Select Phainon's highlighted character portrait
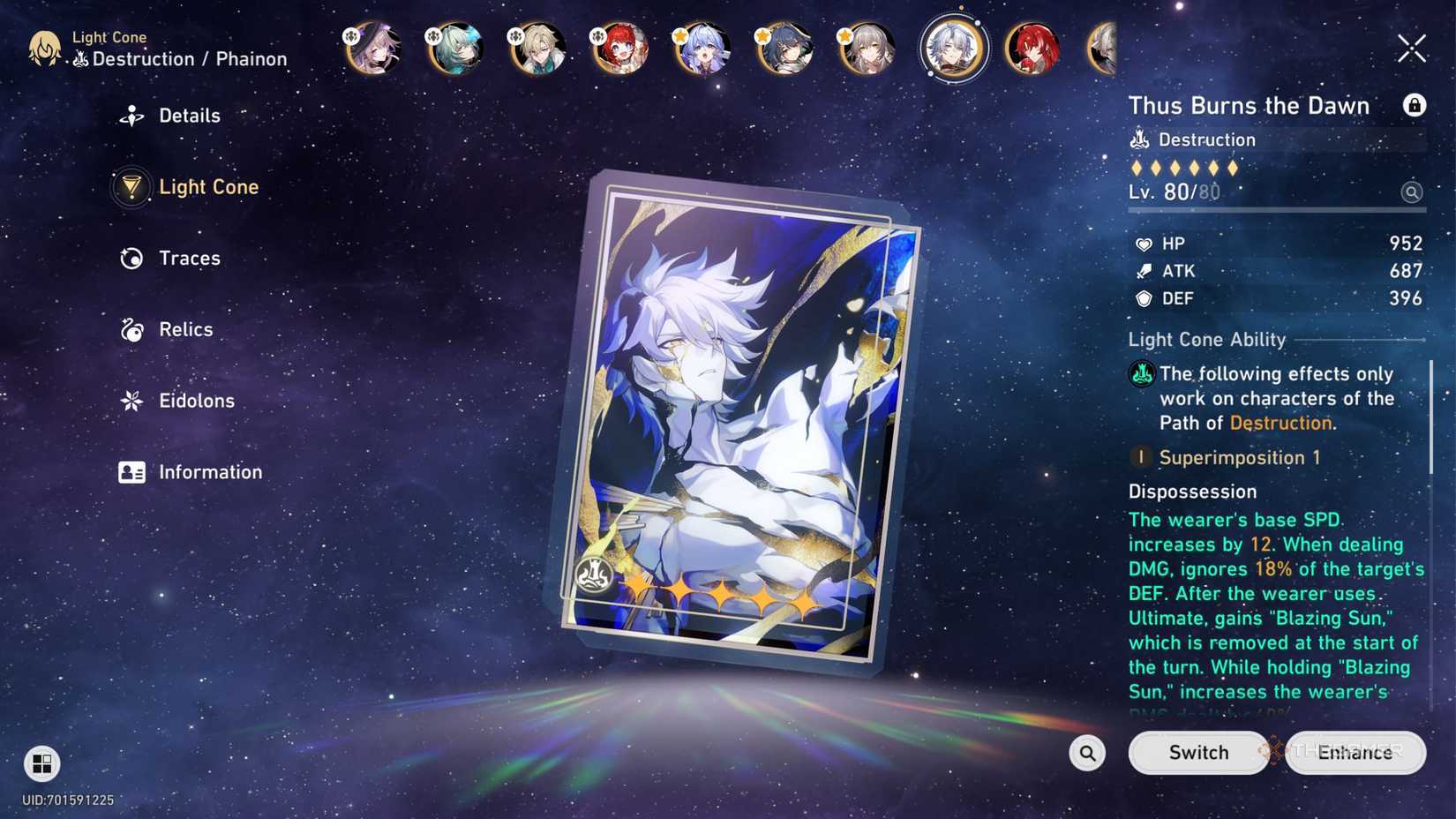 tap(954, 49)
